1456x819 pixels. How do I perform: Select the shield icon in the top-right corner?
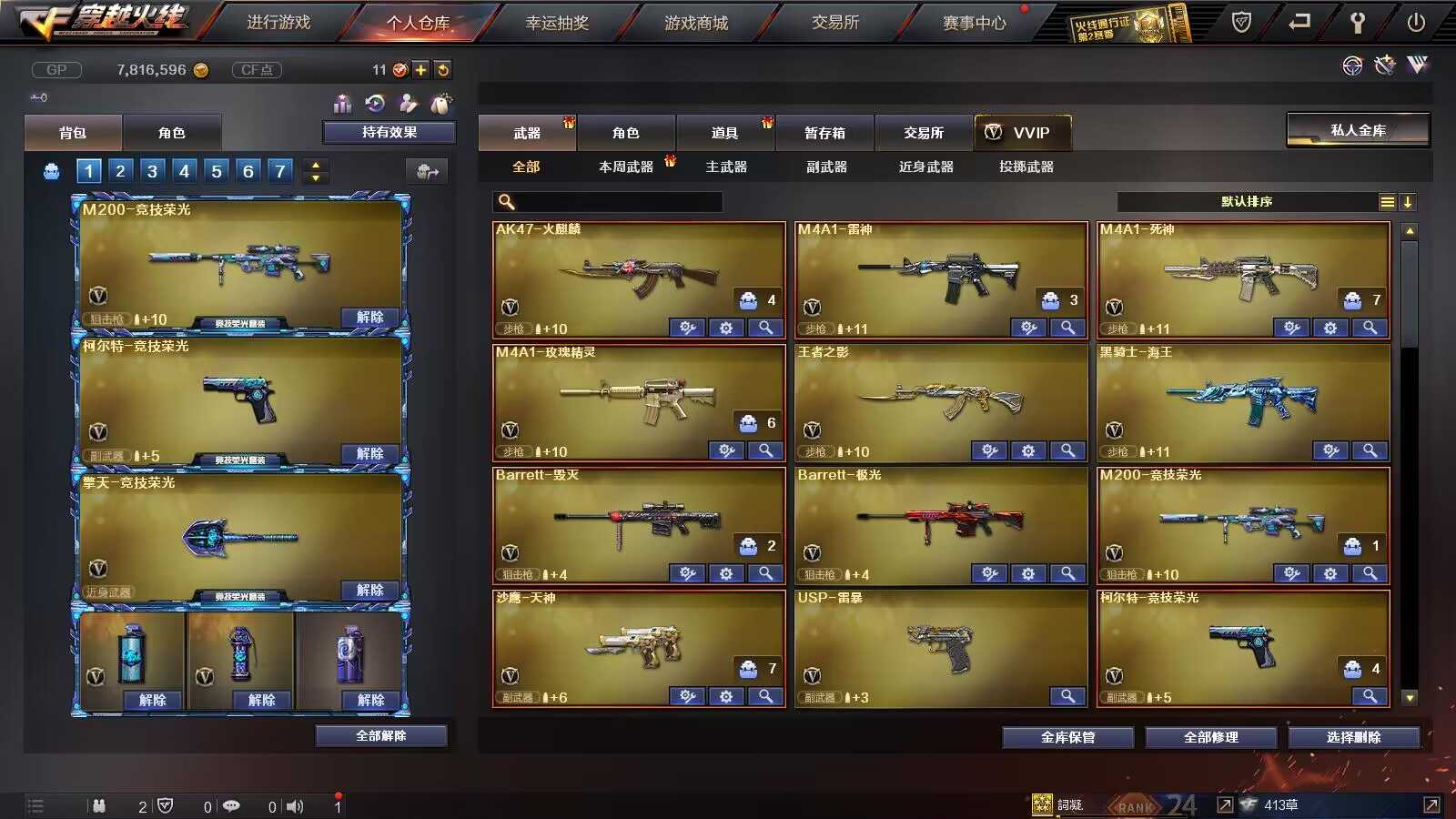click(x=1241, y=21)
